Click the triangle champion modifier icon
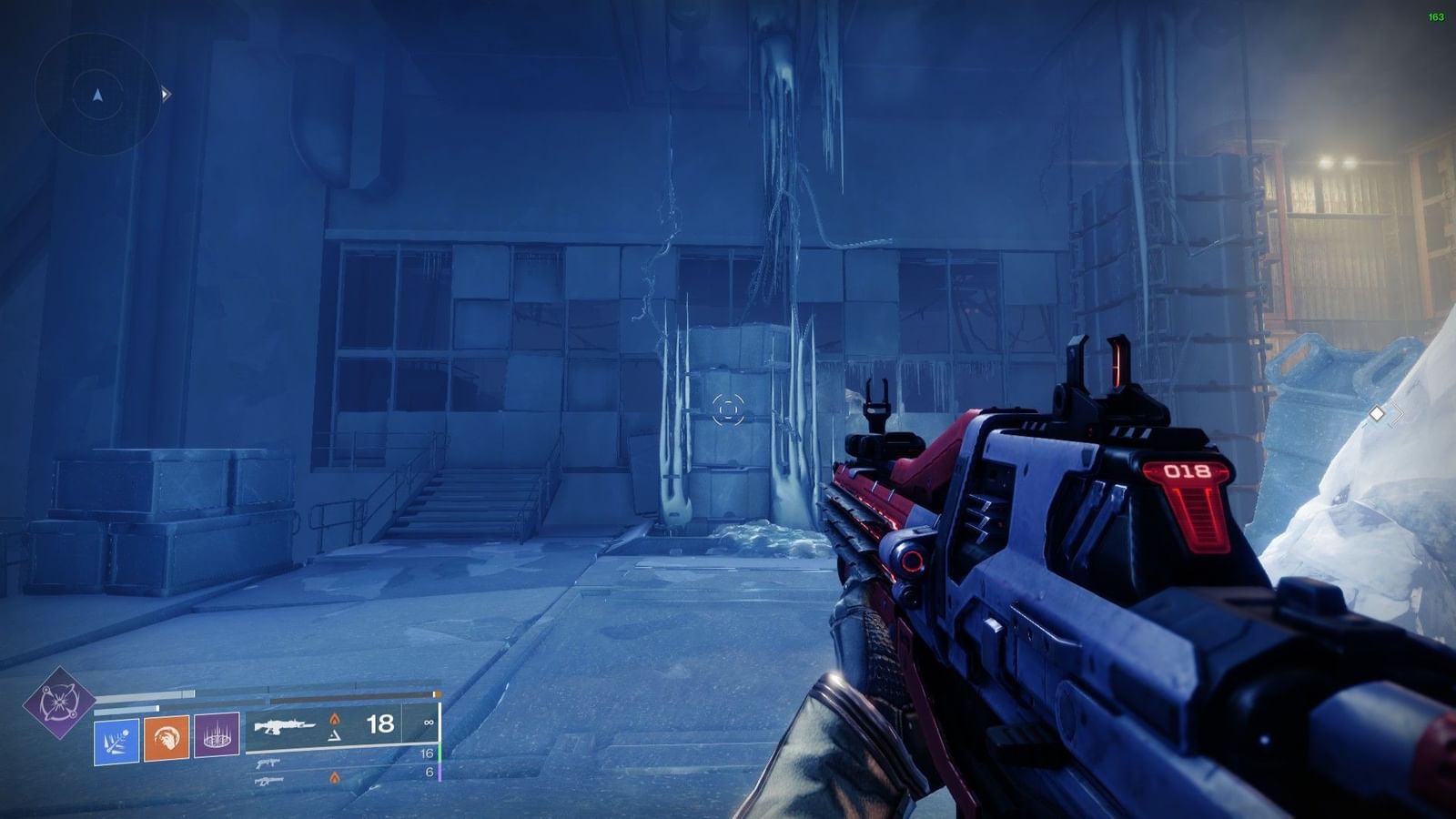Image resolution: width=1456 pixels, height=819 pixels. tap(336, 736)
